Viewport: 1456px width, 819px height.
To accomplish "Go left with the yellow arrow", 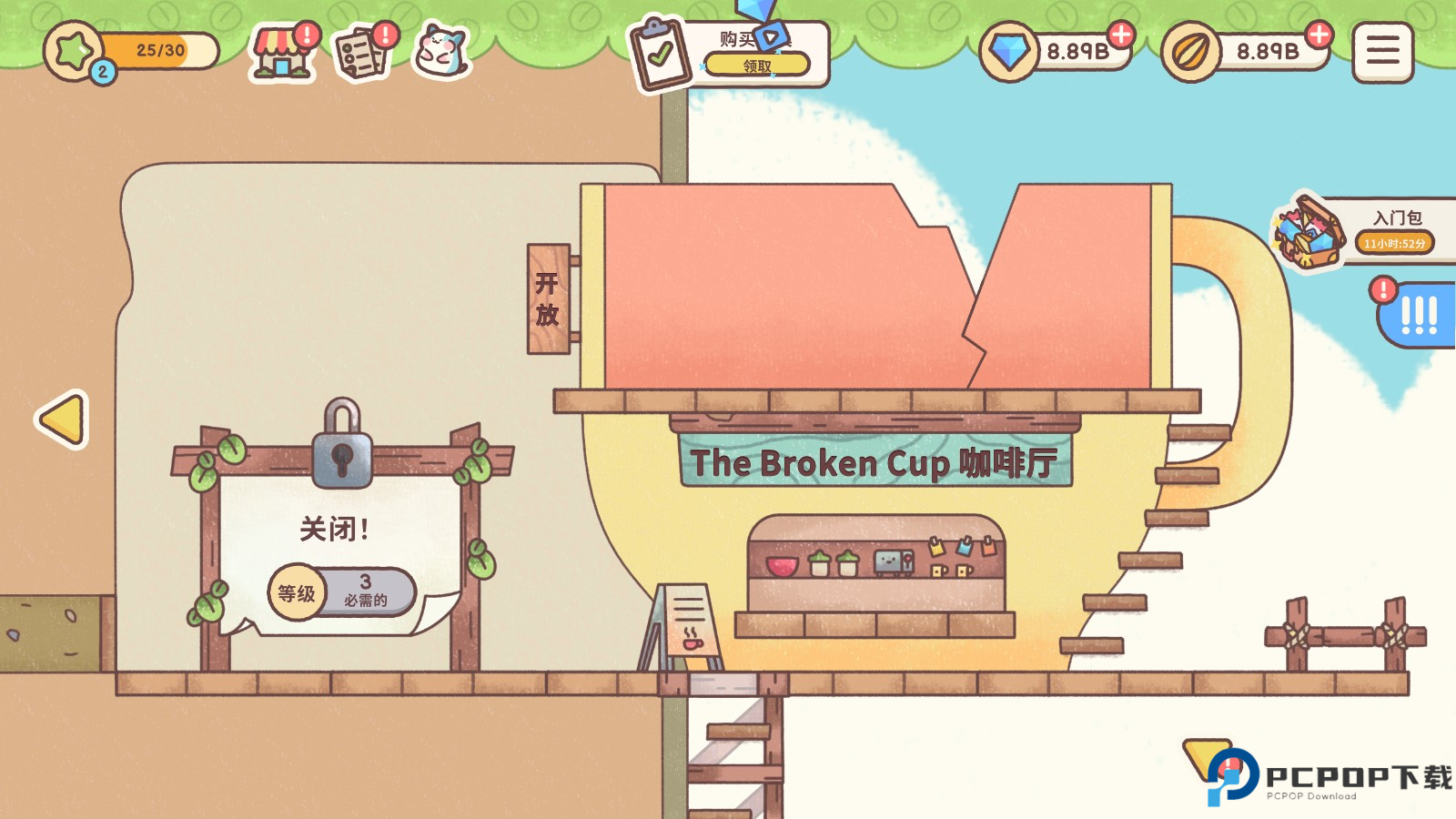I will point(63,420).
